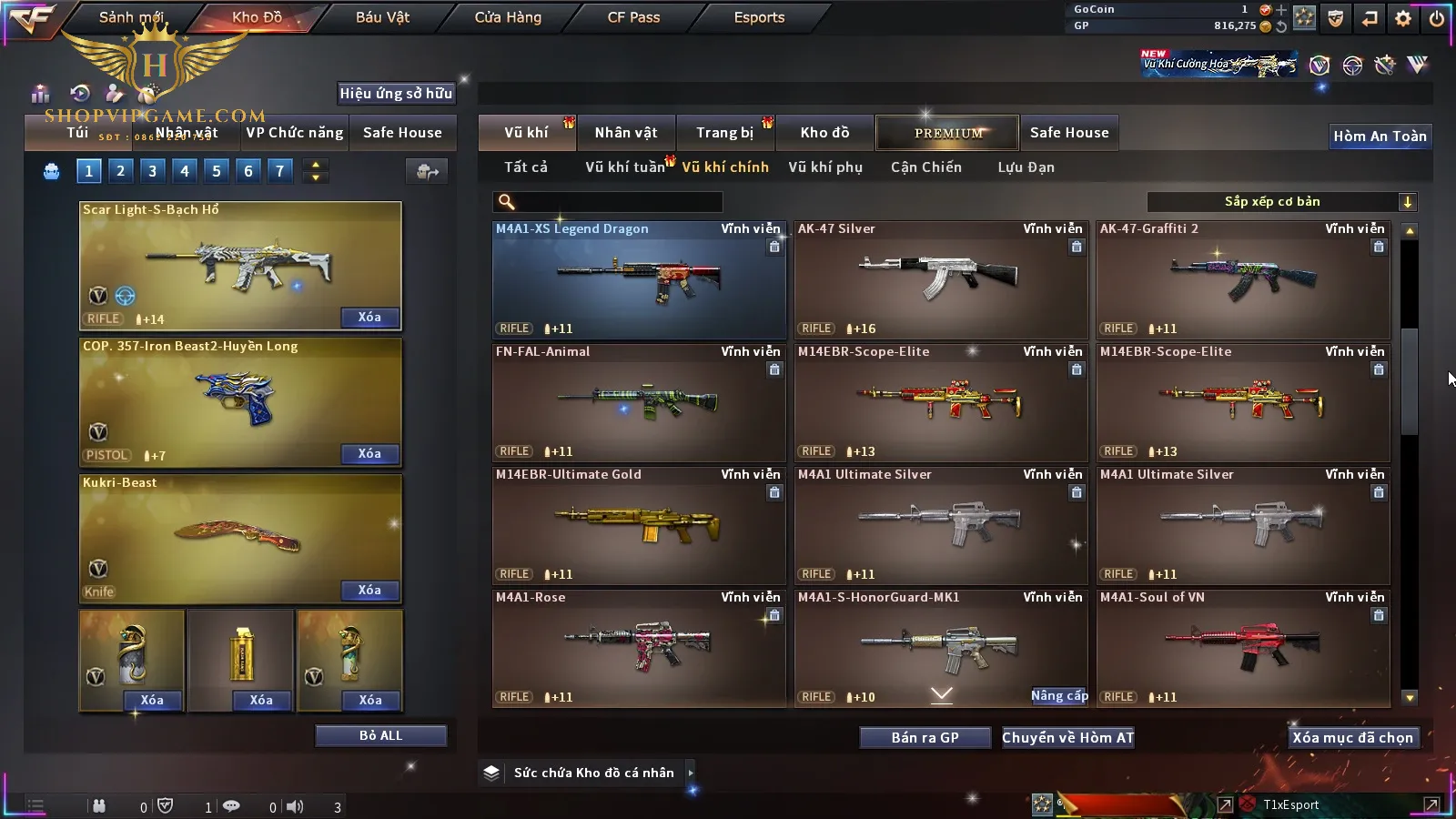Filter by Cận Chiến melee weapons
This screenshot has width=1456, height=819.
(x=925, y=167)
